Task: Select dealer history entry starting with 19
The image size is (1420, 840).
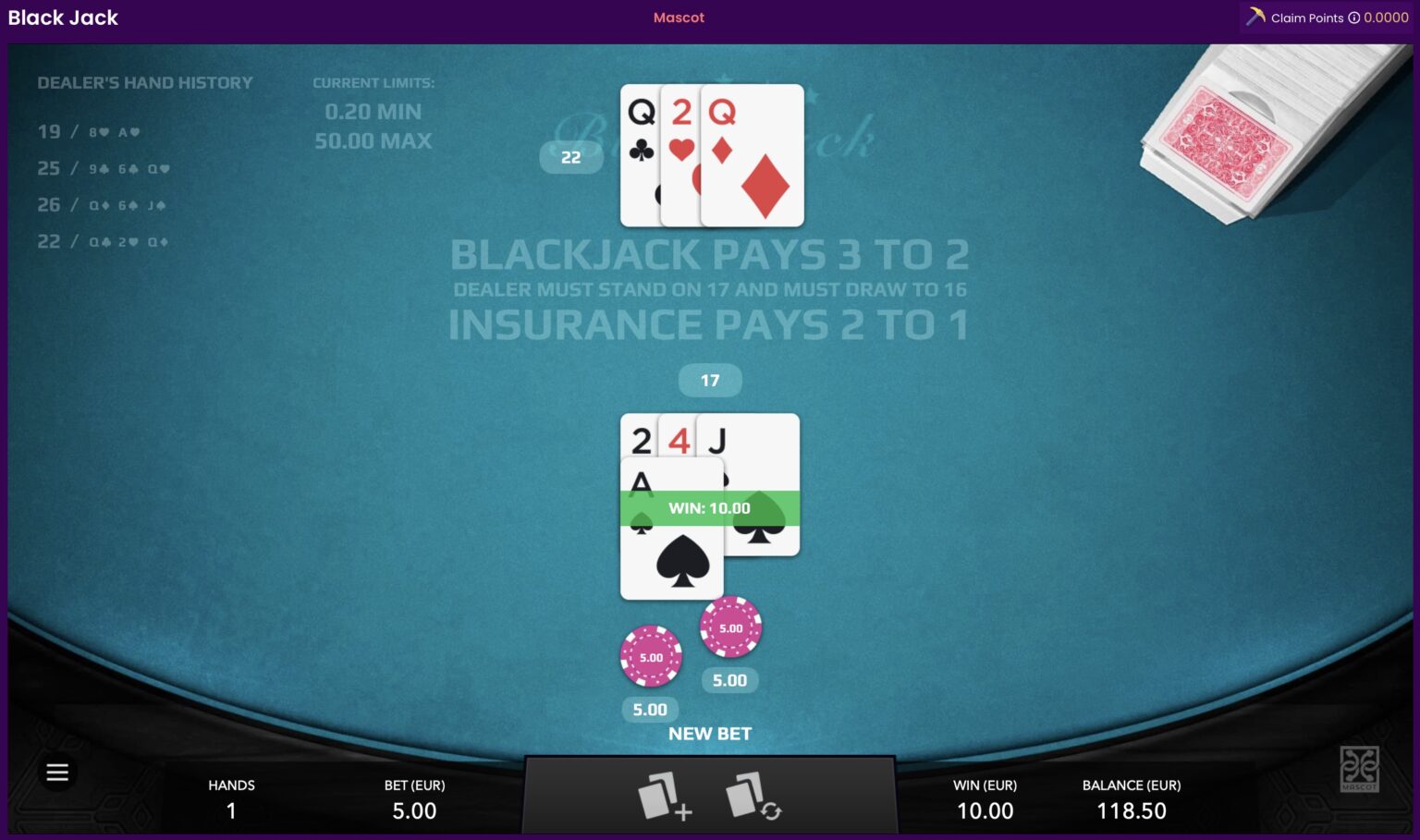Action: click(88, 132)
